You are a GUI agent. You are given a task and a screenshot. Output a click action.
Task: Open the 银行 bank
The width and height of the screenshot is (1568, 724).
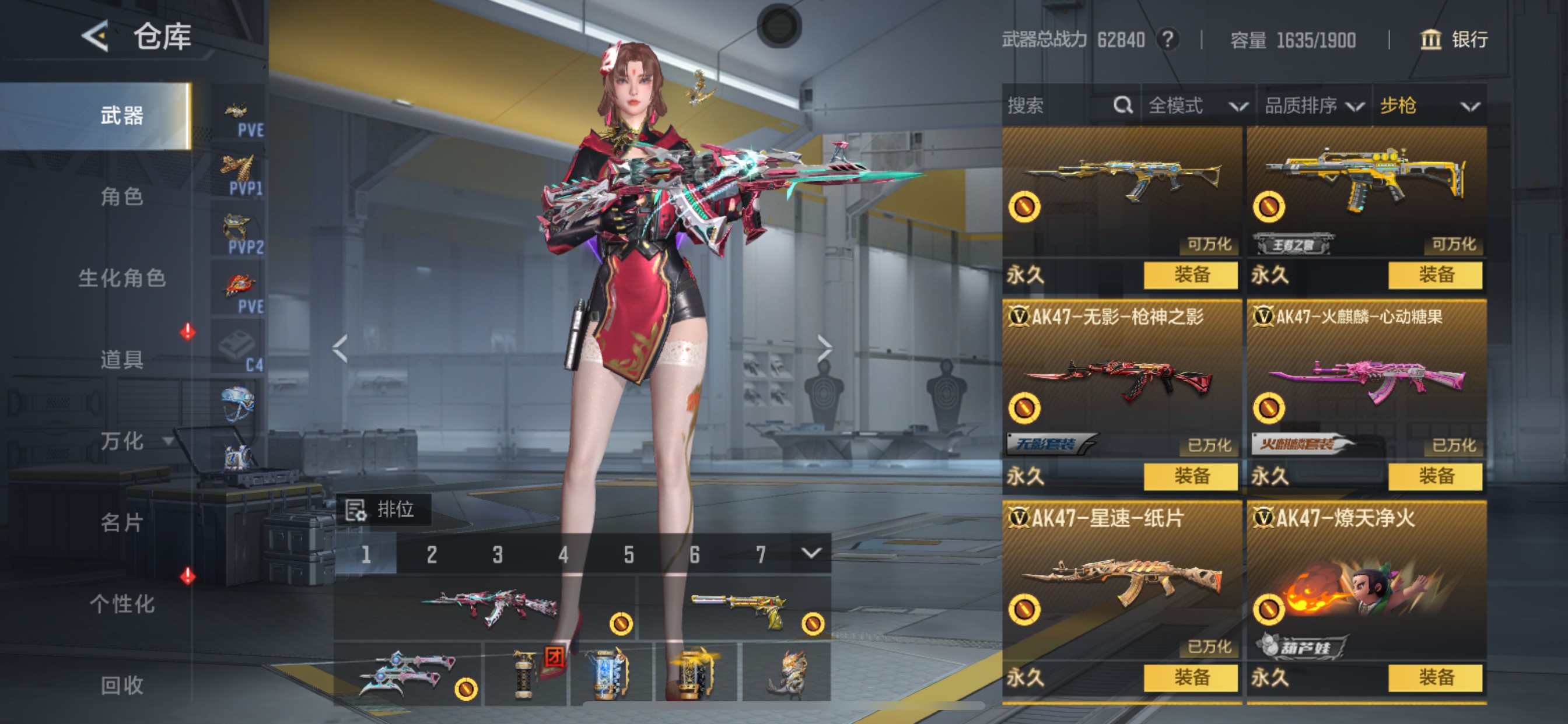(x=1454, y=40)
